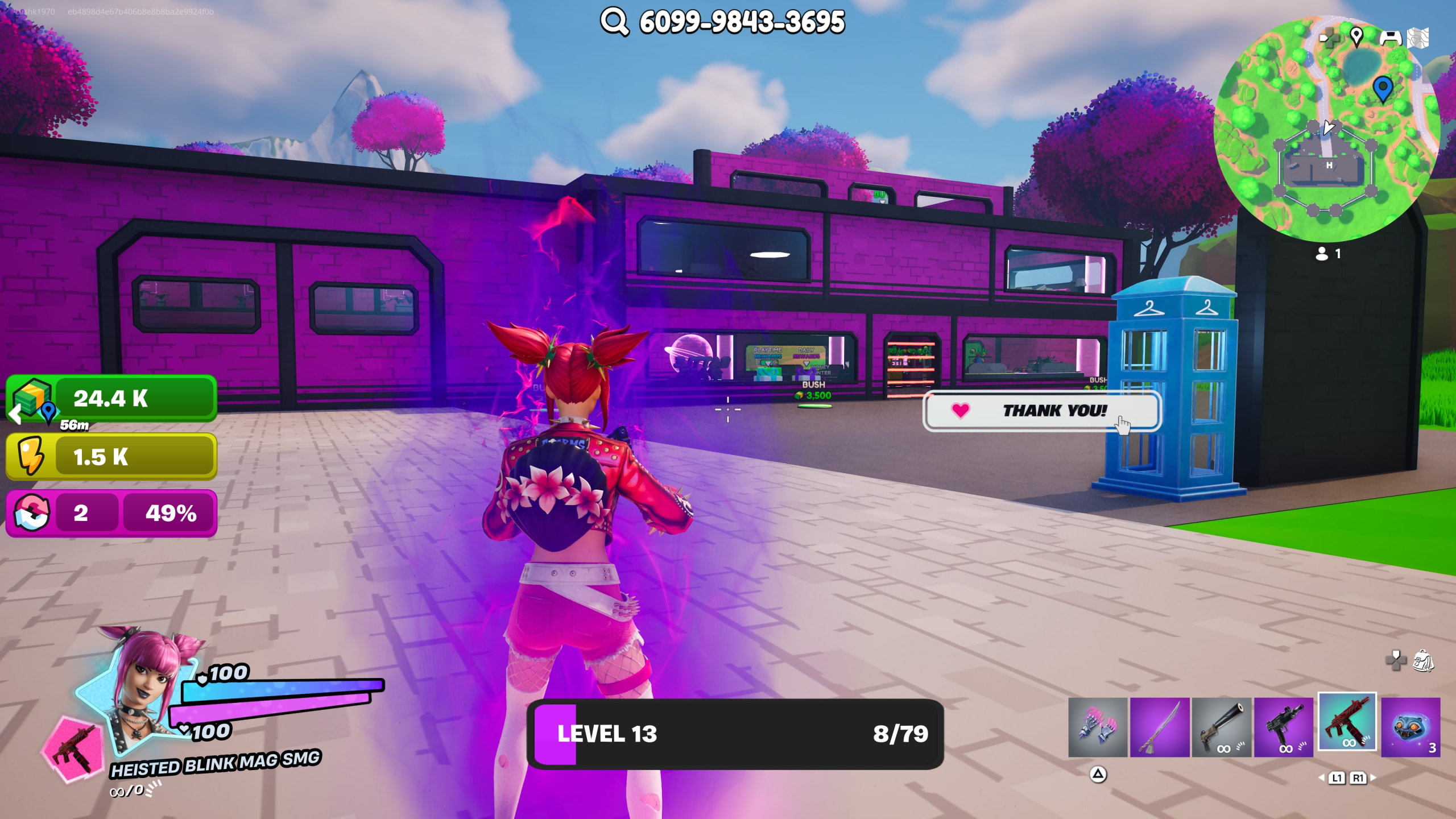Open the backpack inventory icon
The height and width of the screenshot is (819, 1456).
coord(1424,661)
